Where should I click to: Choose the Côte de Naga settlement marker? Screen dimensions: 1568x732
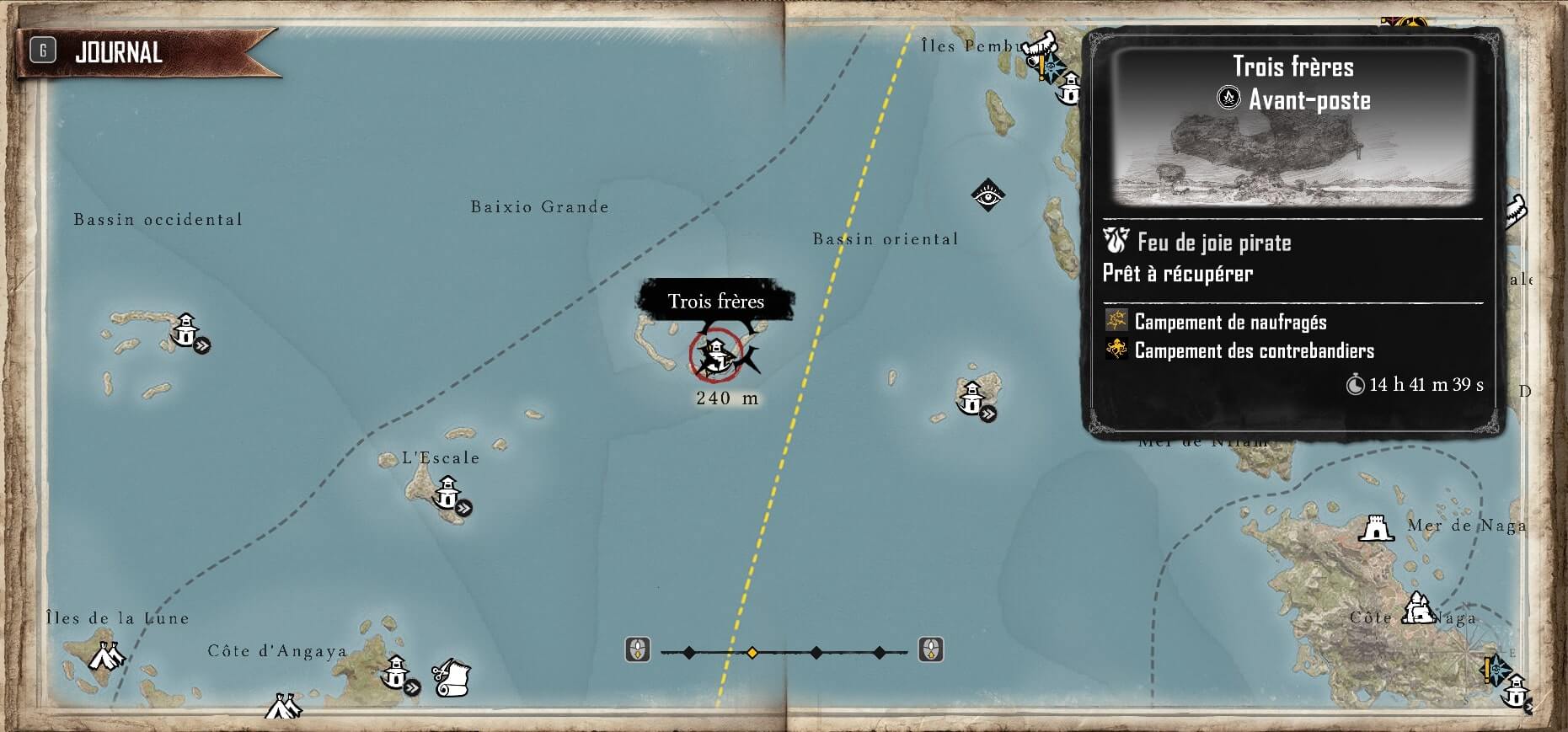1419,607
